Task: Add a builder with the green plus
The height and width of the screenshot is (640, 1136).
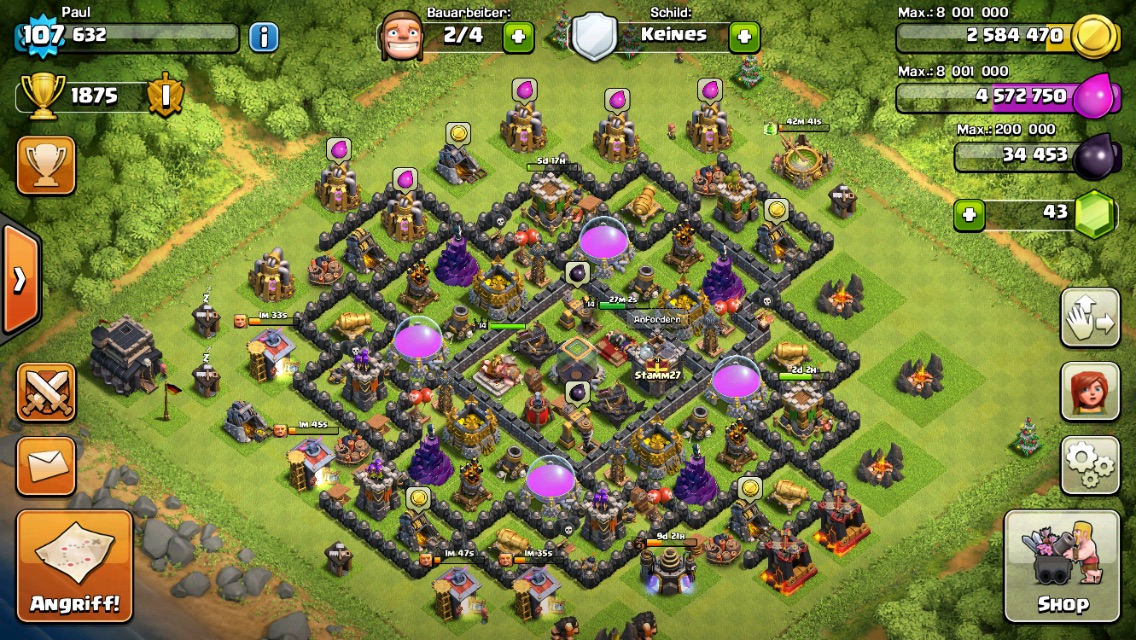Action: tap(518, 38)
